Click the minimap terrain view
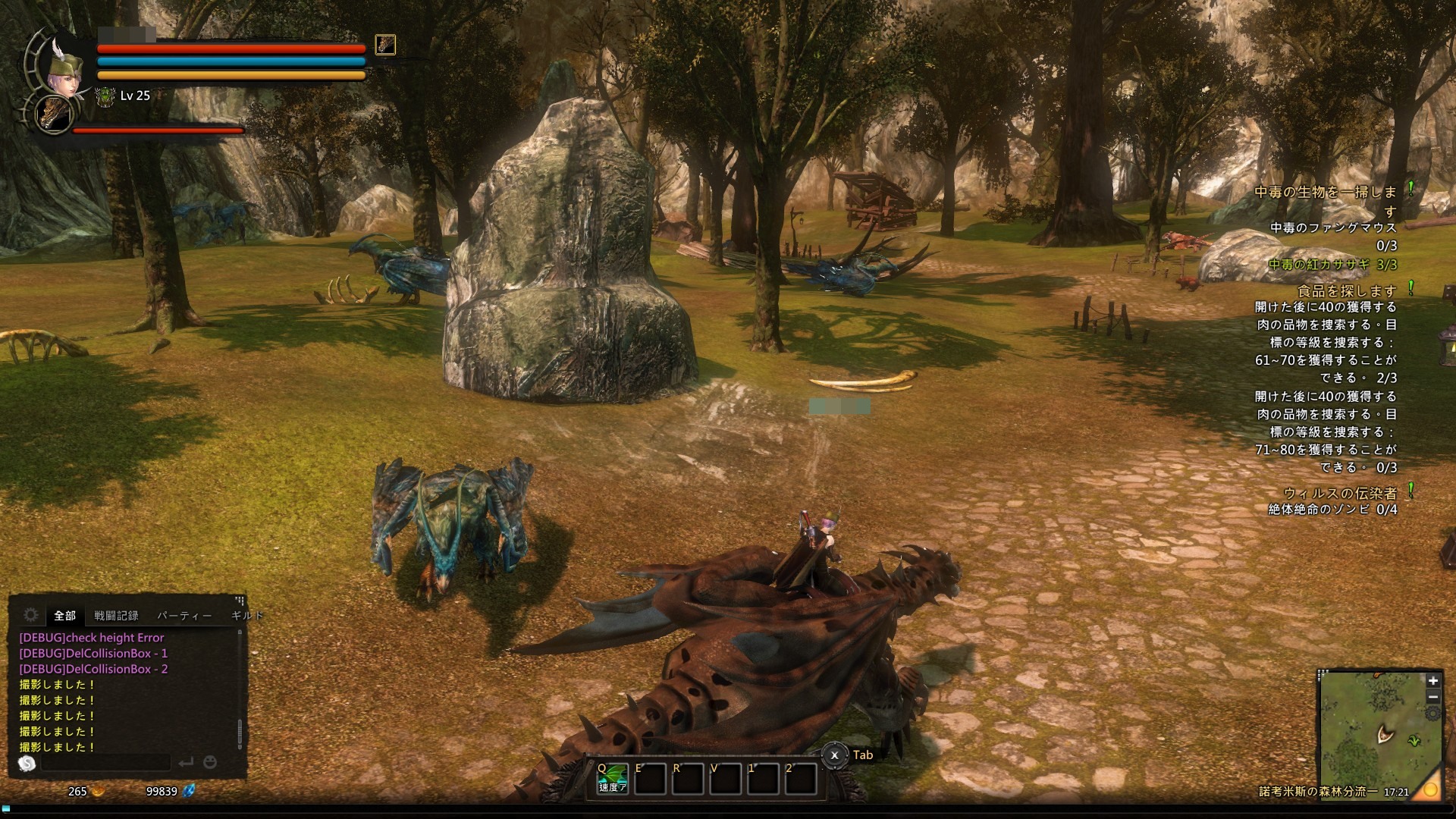 click(1371, 728)
